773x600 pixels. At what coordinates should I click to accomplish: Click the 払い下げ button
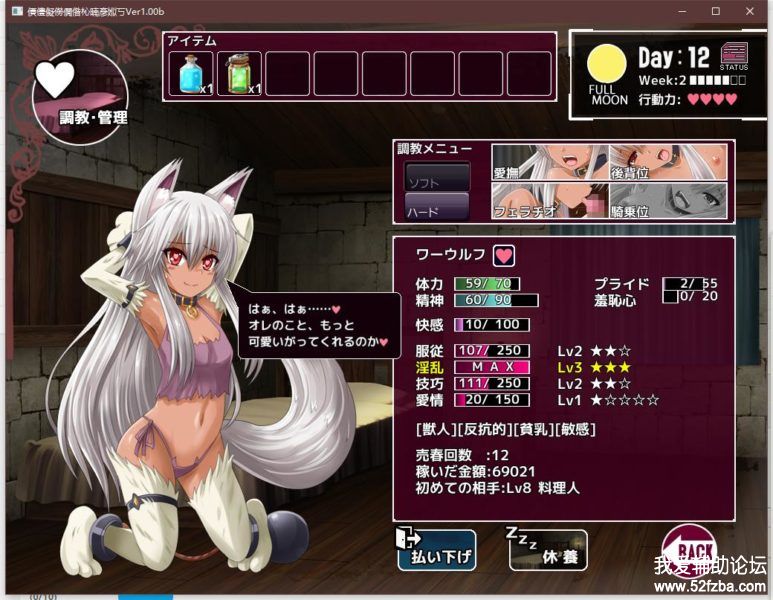(436, 549)
